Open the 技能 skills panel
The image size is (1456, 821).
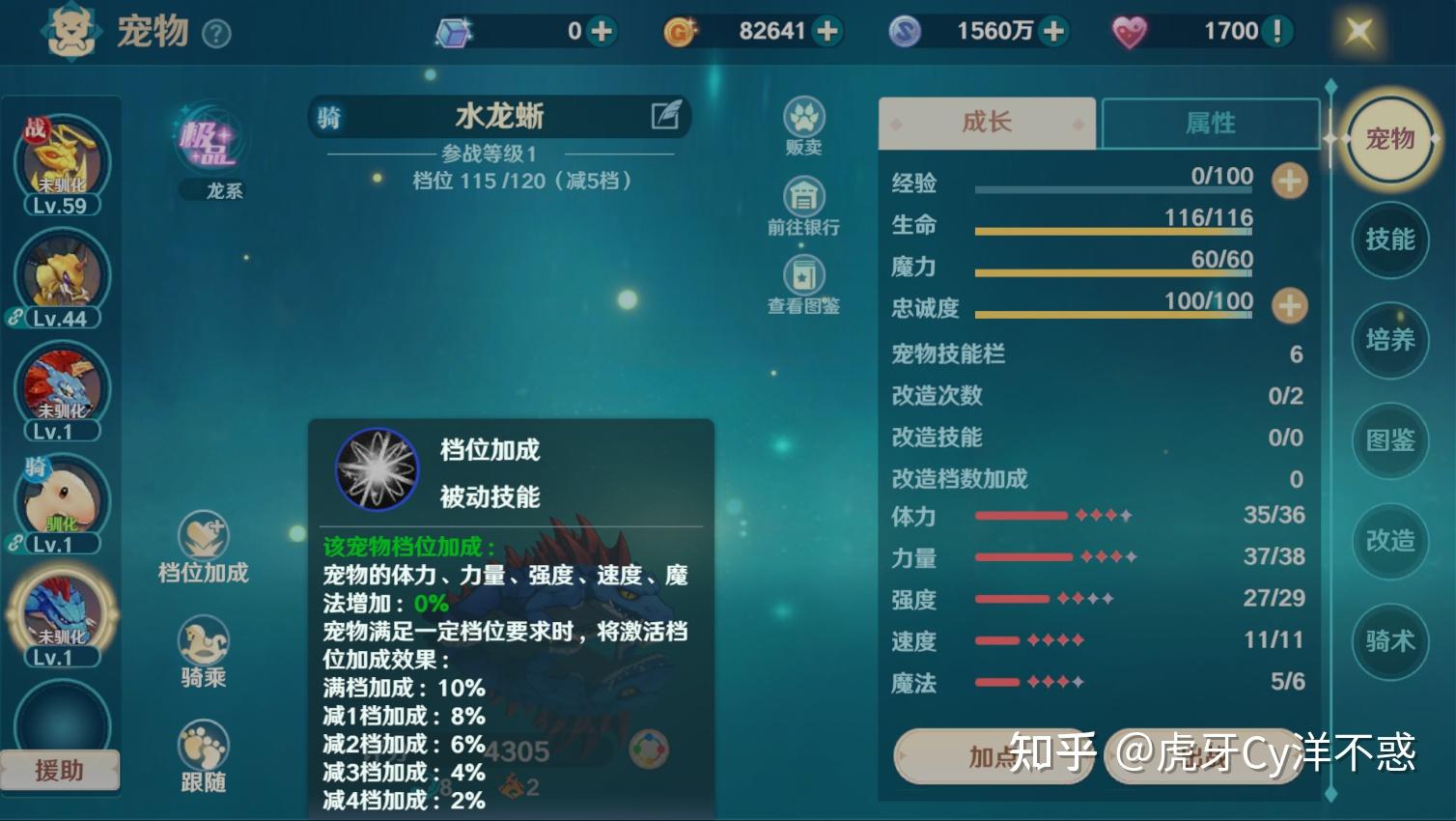click(x=1389, y=241)
